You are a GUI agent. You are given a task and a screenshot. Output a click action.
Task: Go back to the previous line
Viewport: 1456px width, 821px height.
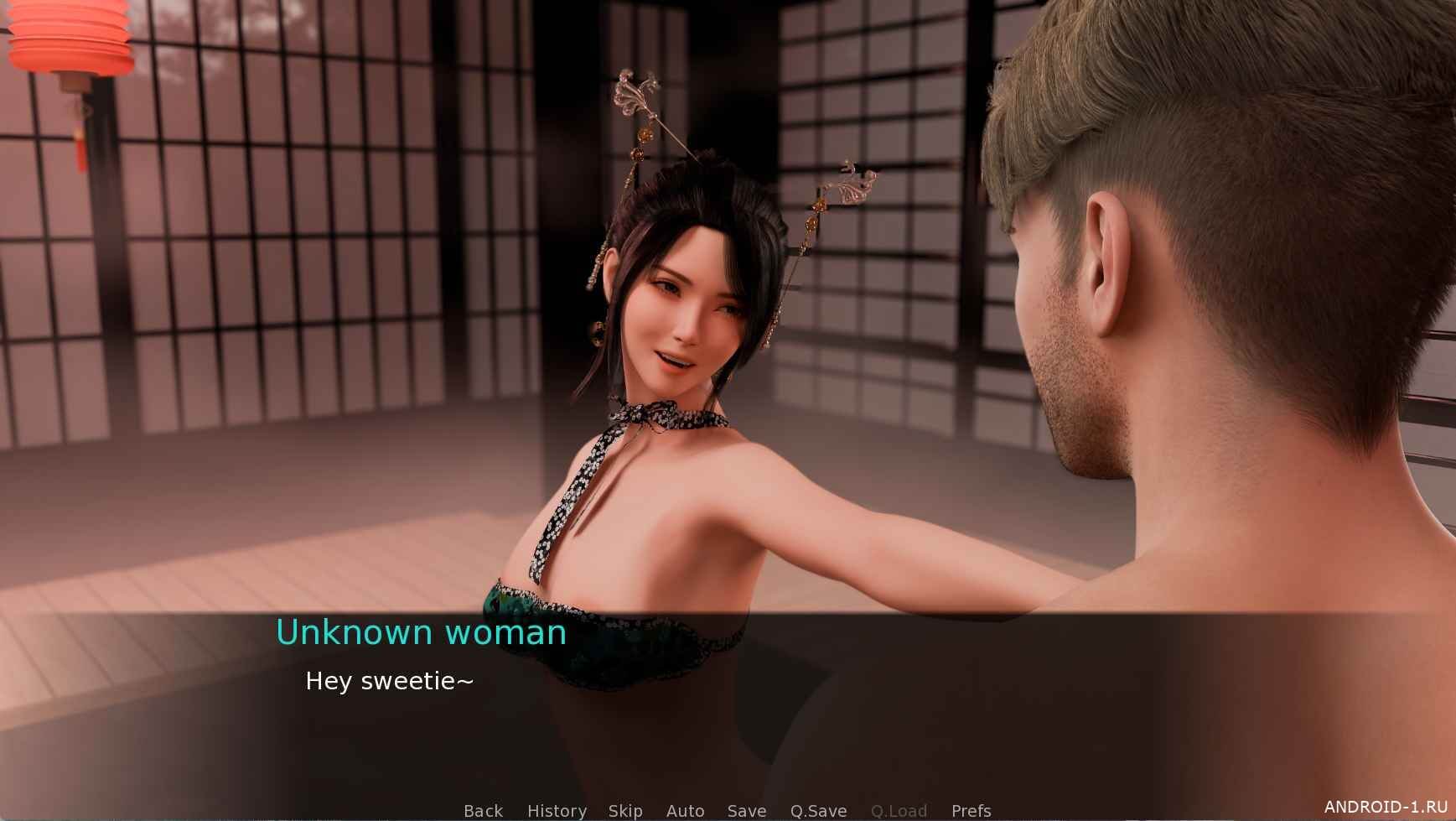tap(483, 810)
